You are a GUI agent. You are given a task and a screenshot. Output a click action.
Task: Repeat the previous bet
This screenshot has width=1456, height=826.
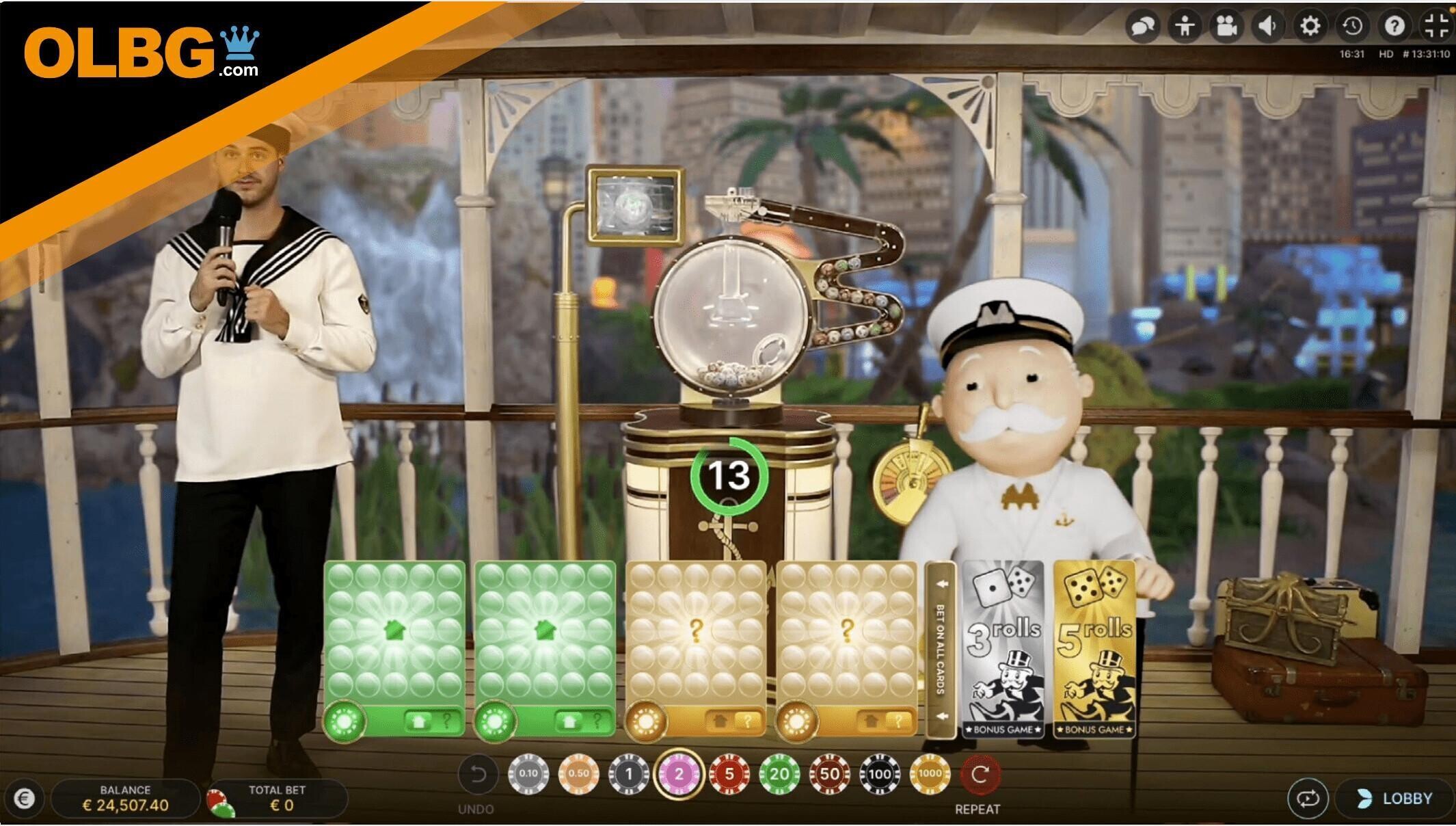pyautogui.click(x=980, y=775)
